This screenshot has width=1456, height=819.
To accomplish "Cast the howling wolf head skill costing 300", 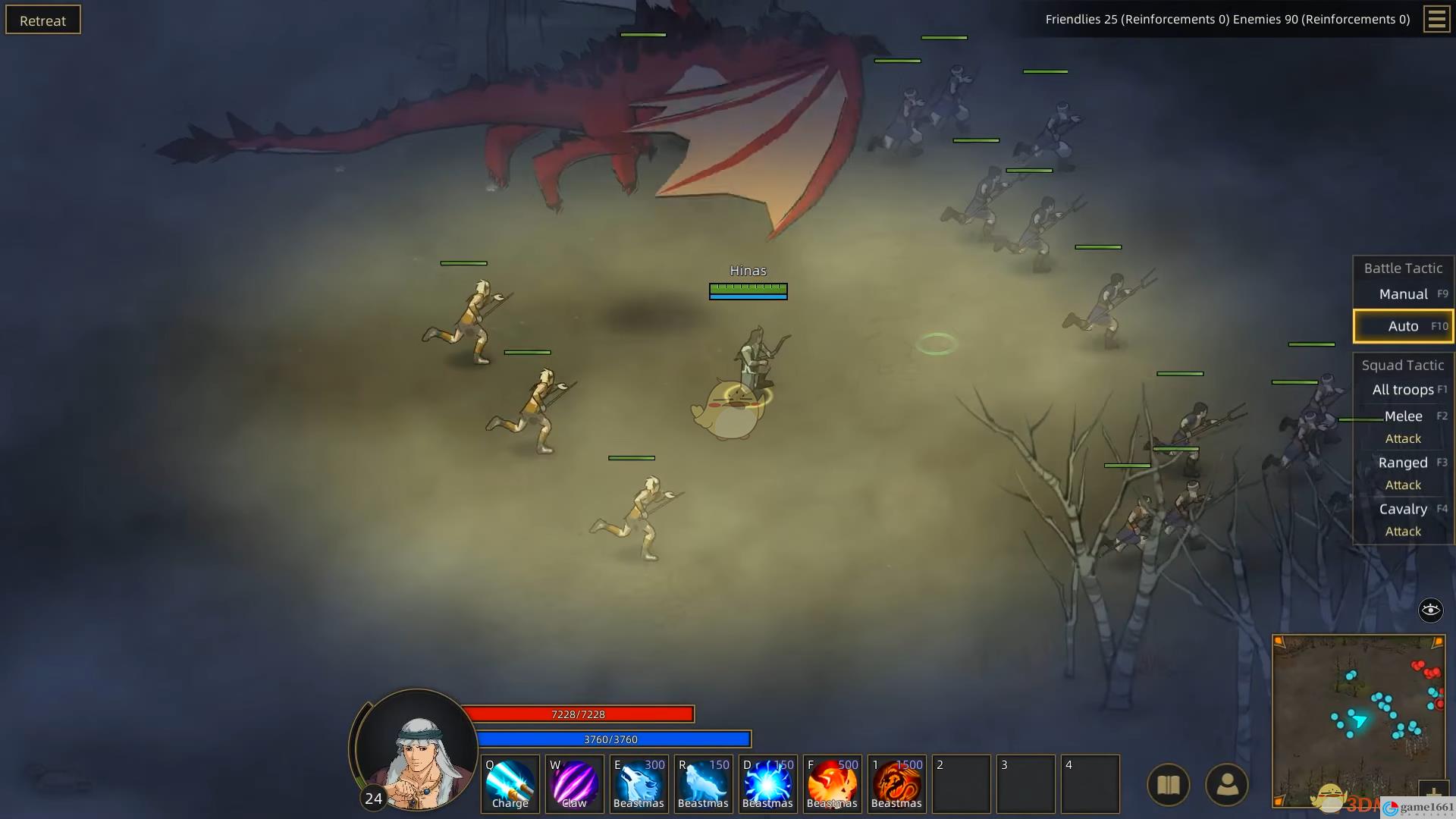I will (x=639, y=784).
